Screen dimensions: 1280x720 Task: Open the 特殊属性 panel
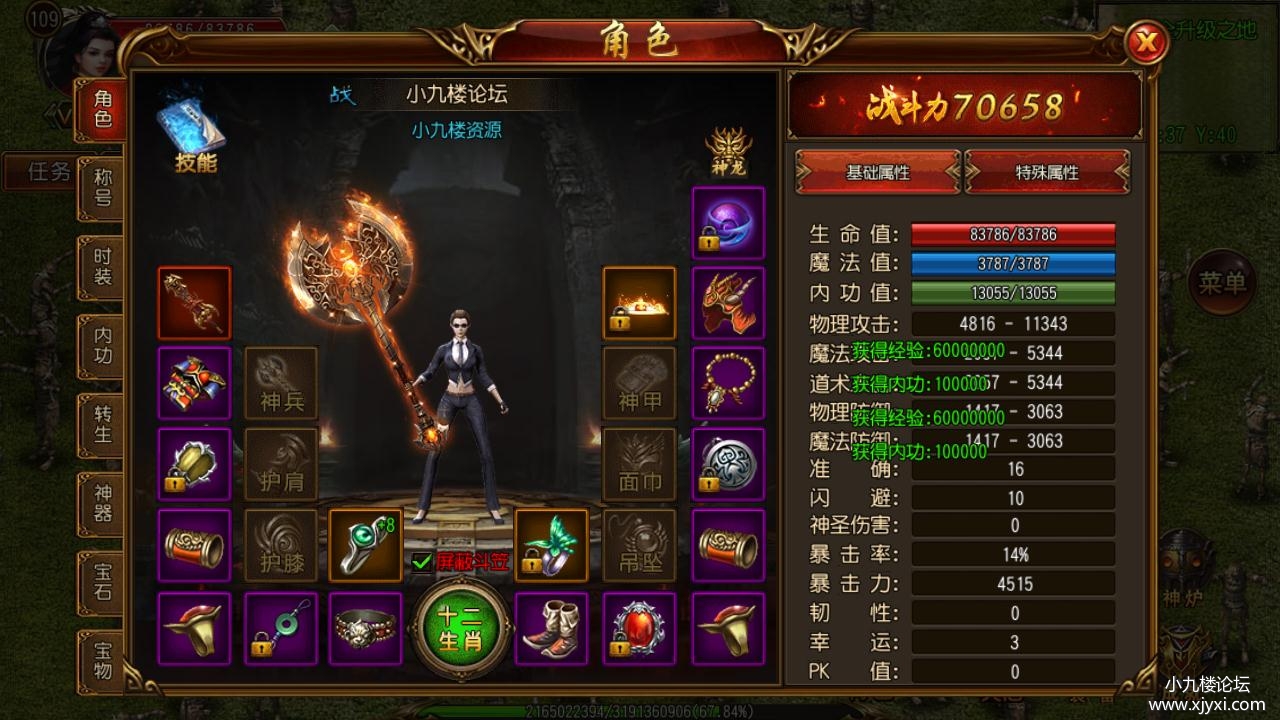pyautogui.click(x=1048, y=172)
